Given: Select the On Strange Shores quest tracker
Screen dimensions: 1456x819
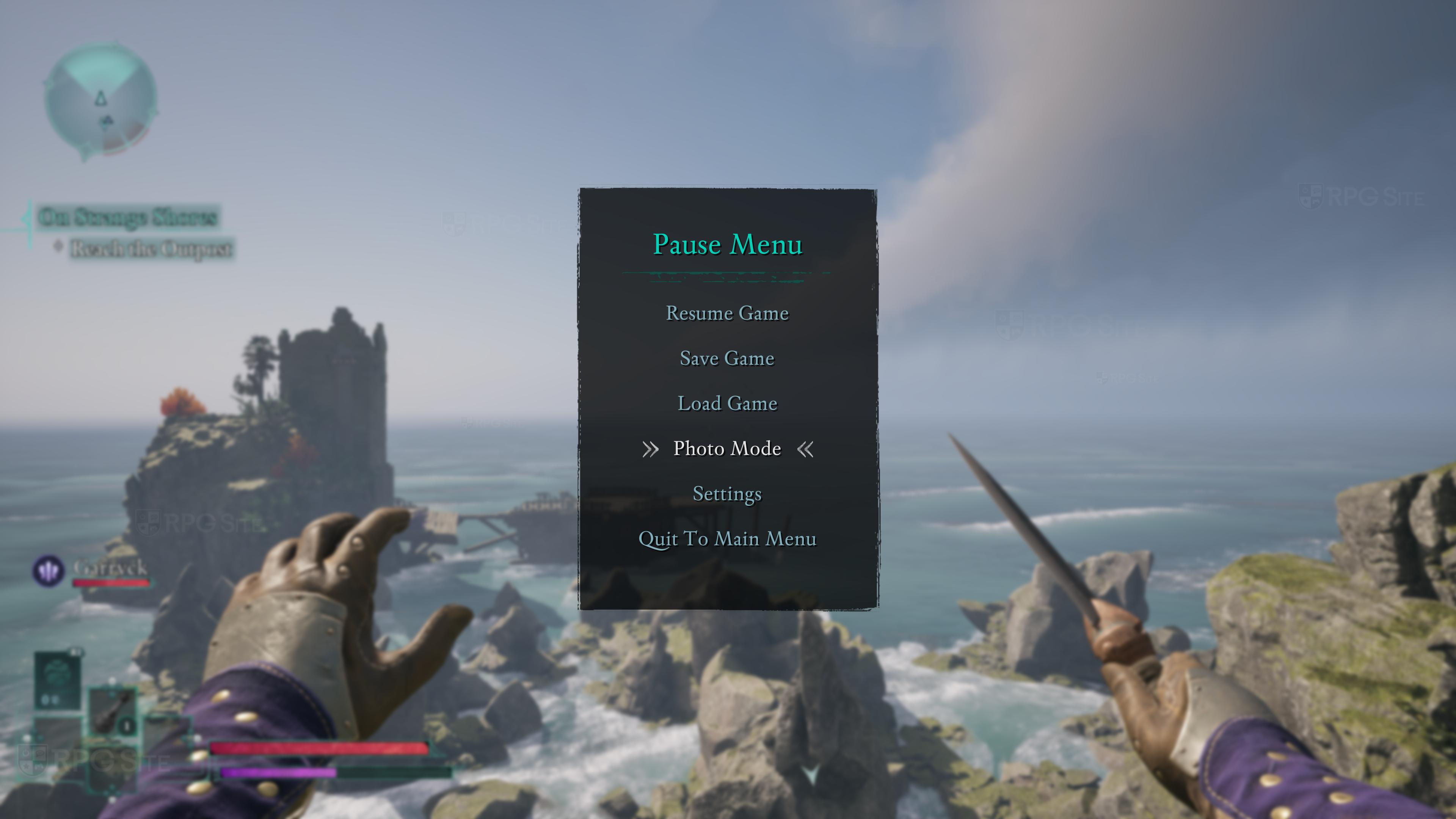Looking at the screenshot, I should [x=128, y=217].
